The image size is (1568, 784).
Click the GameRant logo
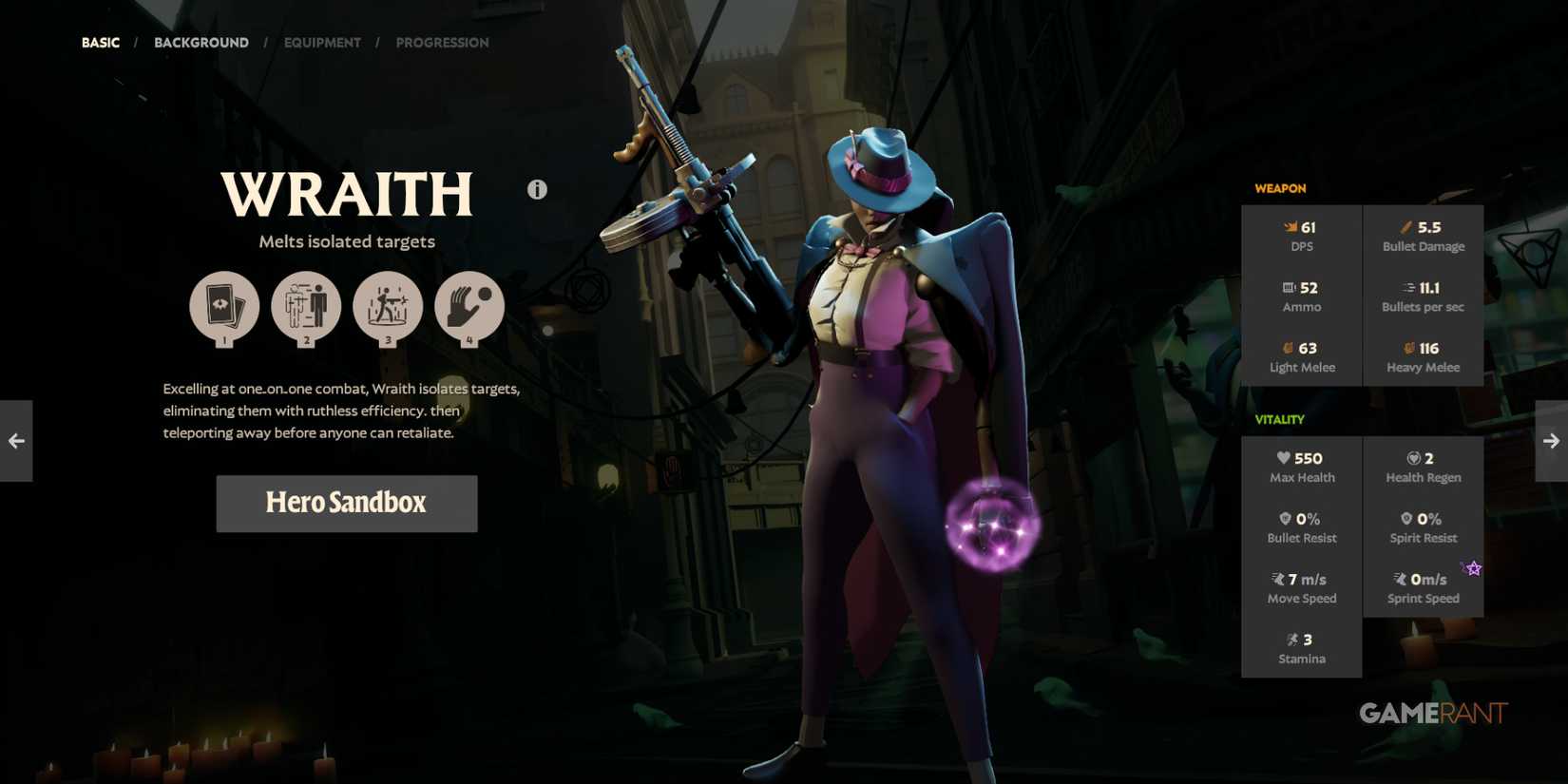click(1431, 713)
